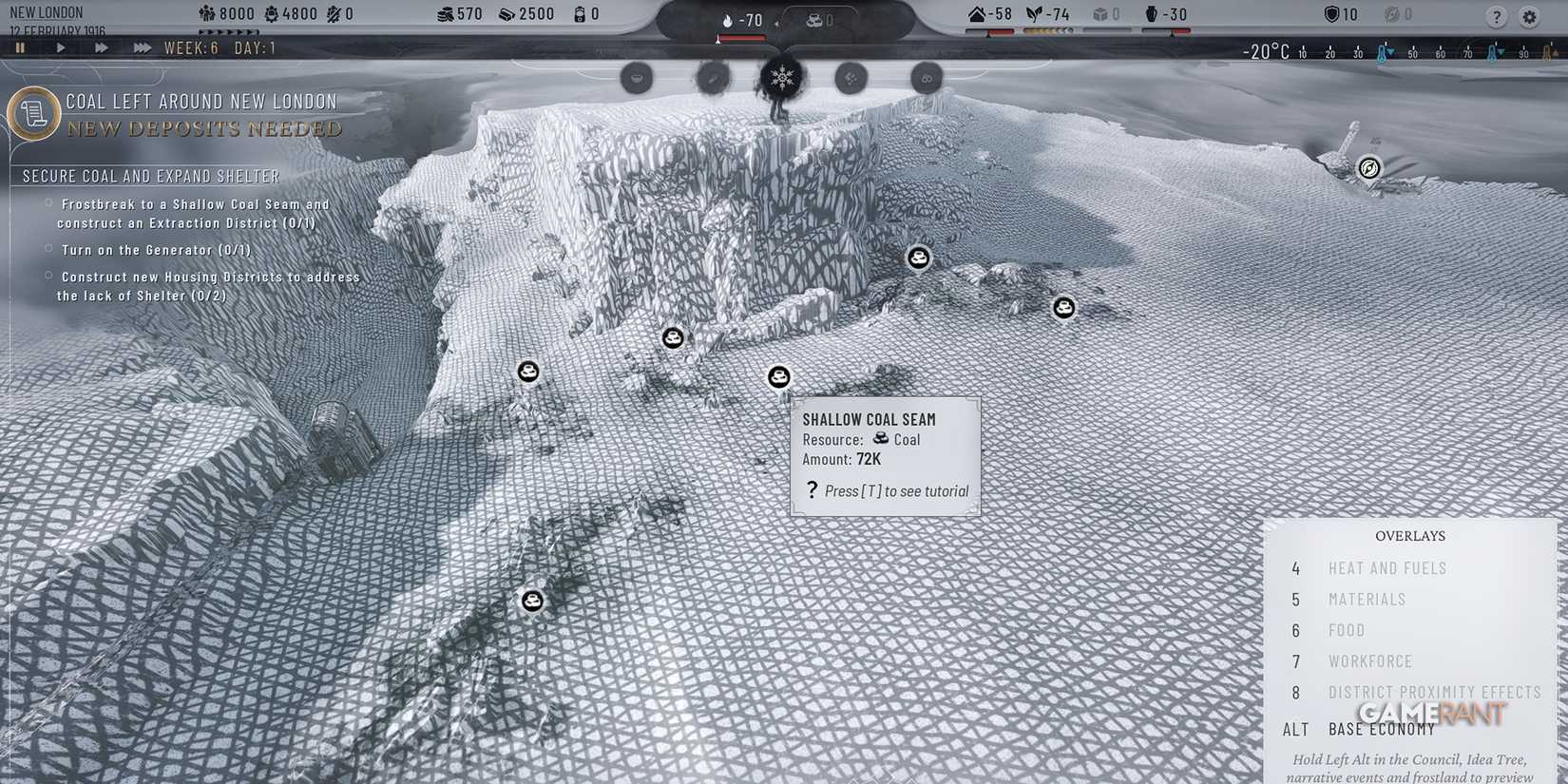Check off the Turn on the Generator objective
This screenshot has height=784, width=1568.
[x=48, y=249]
